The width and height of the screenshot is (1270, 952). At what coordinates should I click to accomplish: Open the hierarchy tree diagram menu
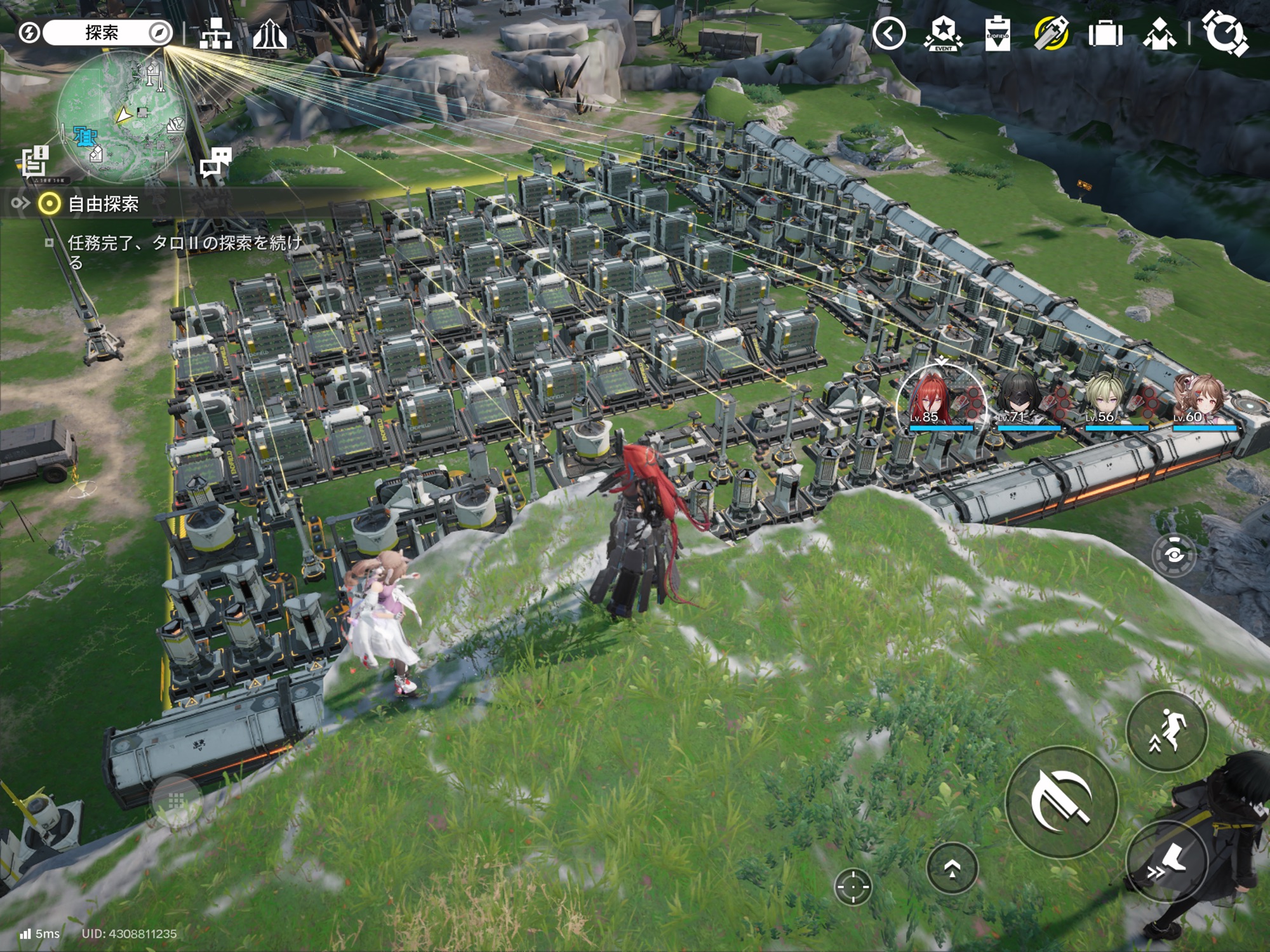coord(215,34)
